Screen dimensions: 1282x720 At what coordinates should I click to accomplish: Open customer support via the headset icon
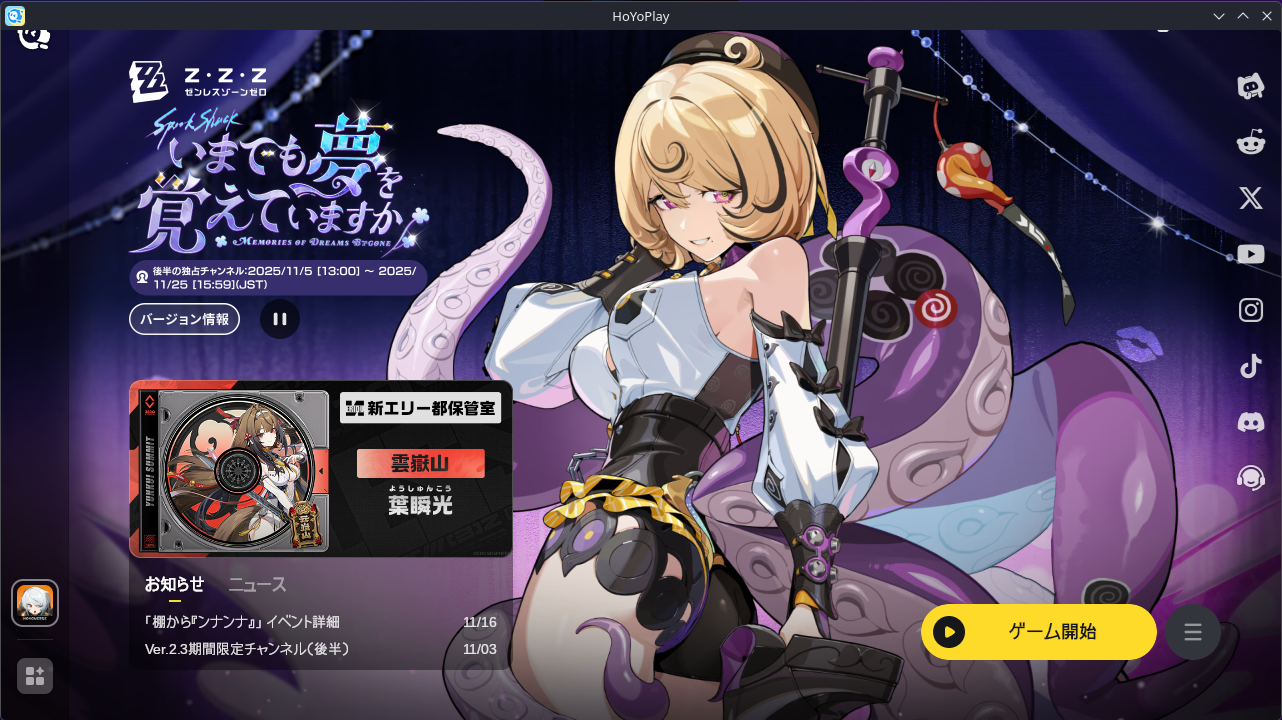tap(1250, 478)
